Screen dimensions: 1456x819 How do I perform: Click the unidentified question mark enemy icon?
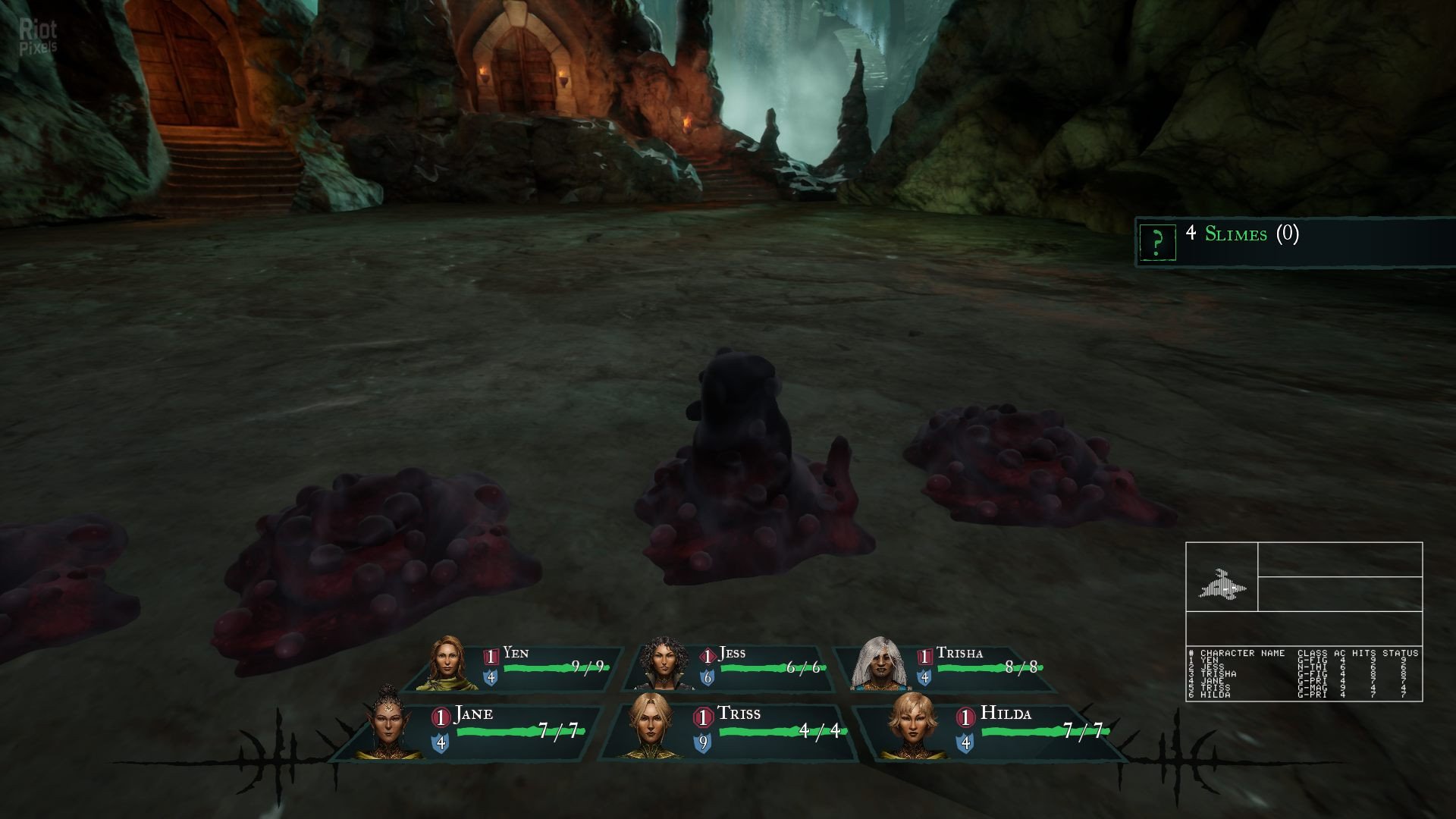click(1156, 242)
